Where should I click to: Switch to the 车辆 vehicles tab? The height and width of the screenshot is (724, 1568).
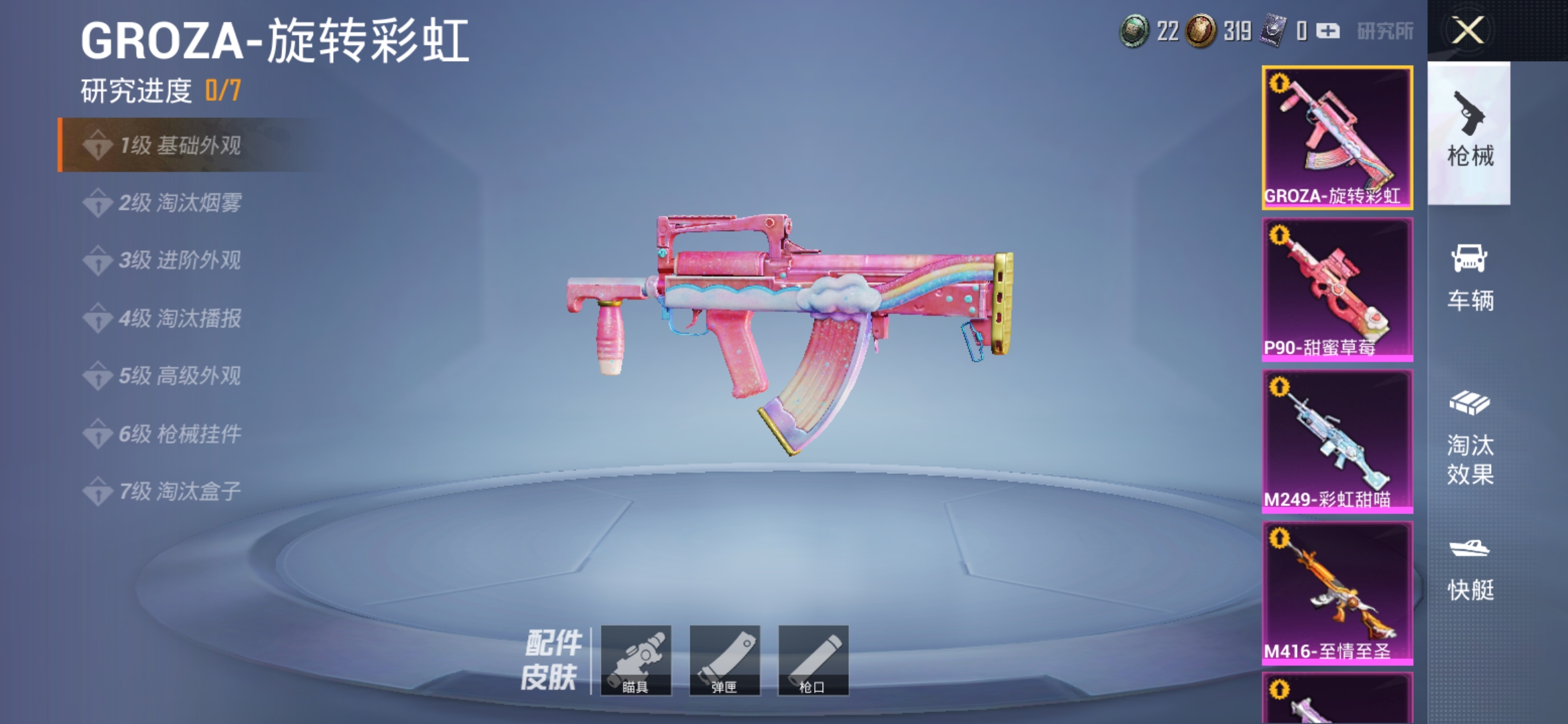1469,278
